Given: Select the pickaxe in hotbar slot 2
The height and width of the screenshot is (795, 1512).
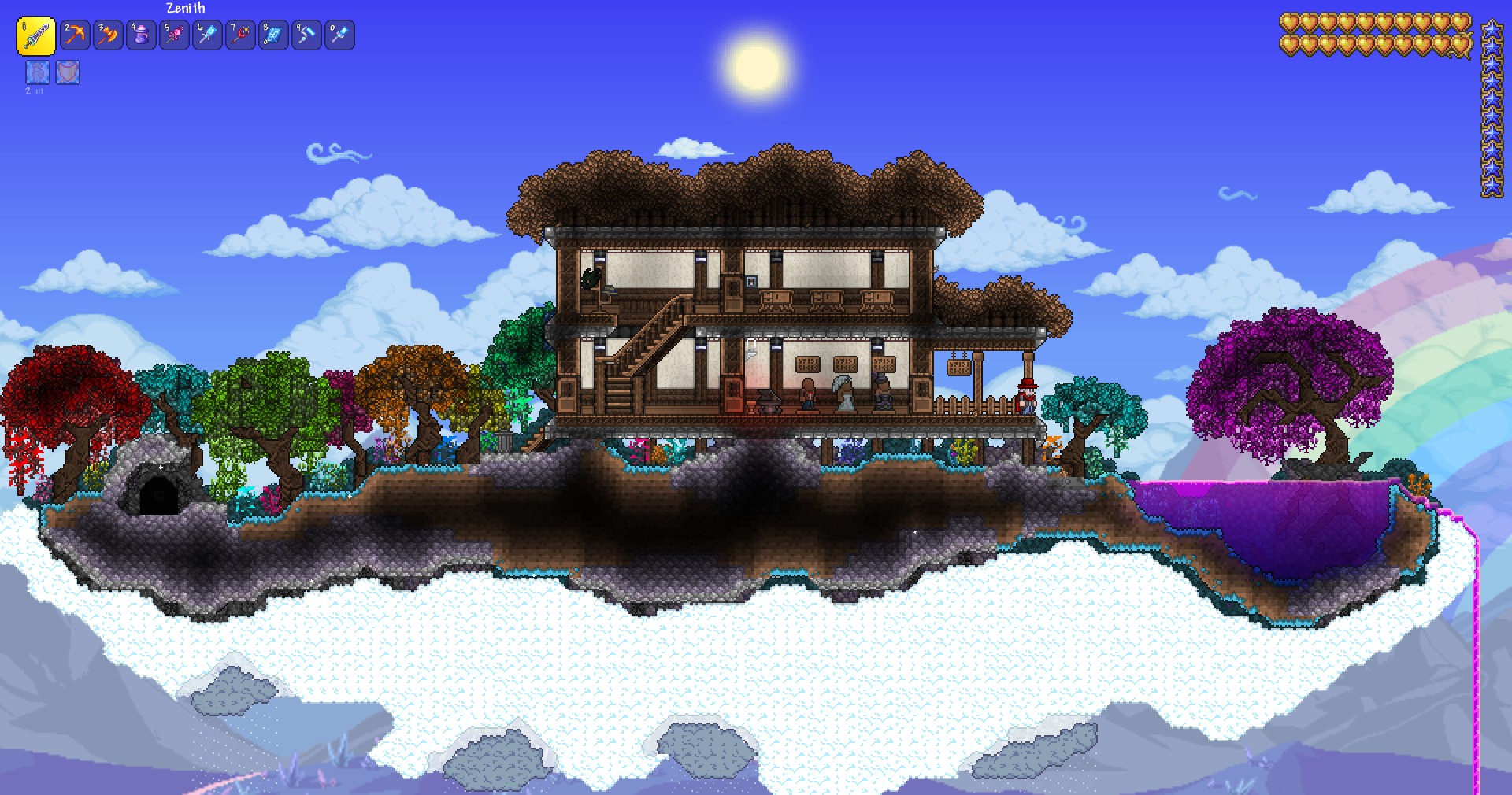Looking at the screenshot, I should 75,35.
